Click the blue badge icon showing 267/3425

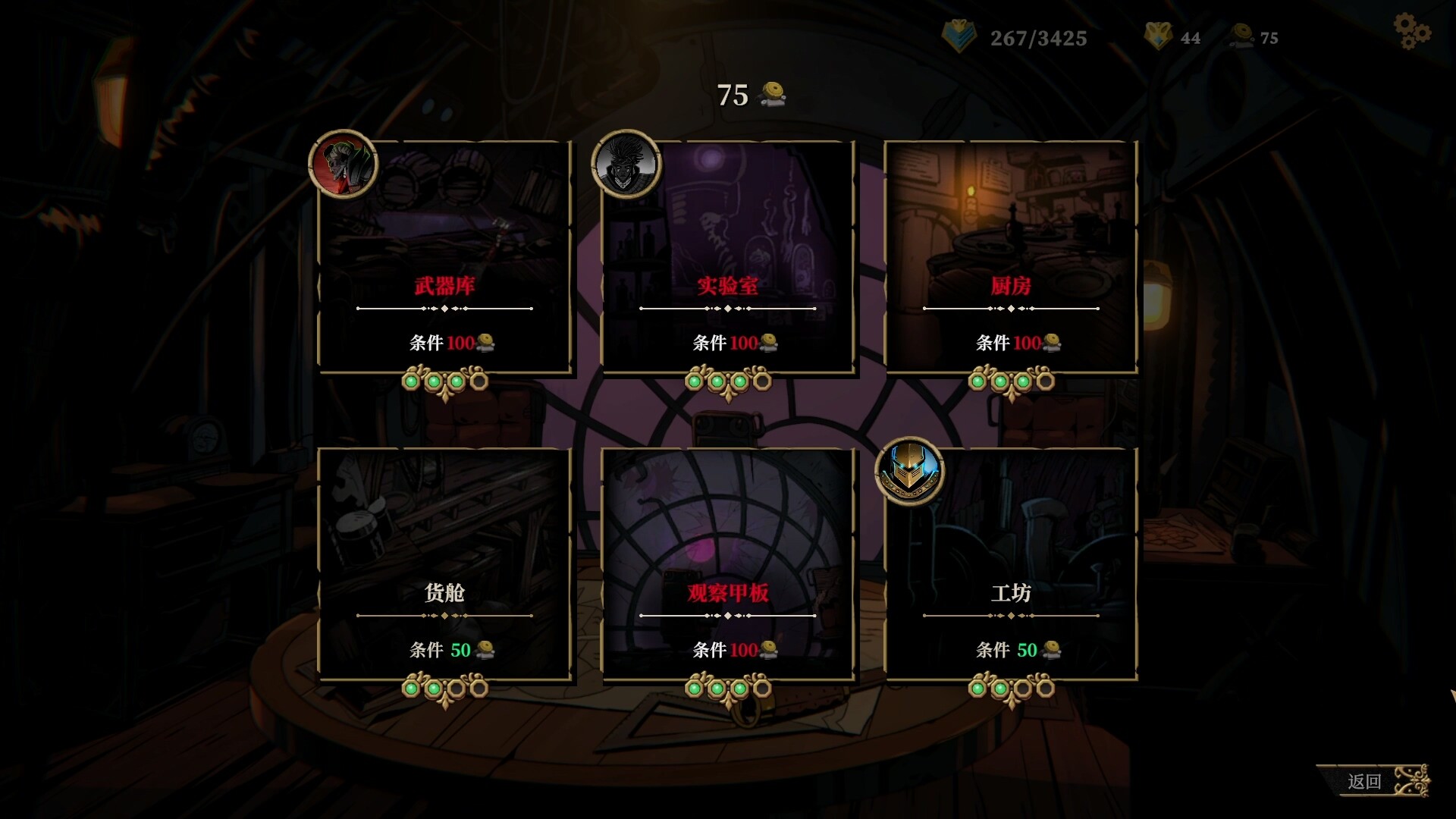958,36
